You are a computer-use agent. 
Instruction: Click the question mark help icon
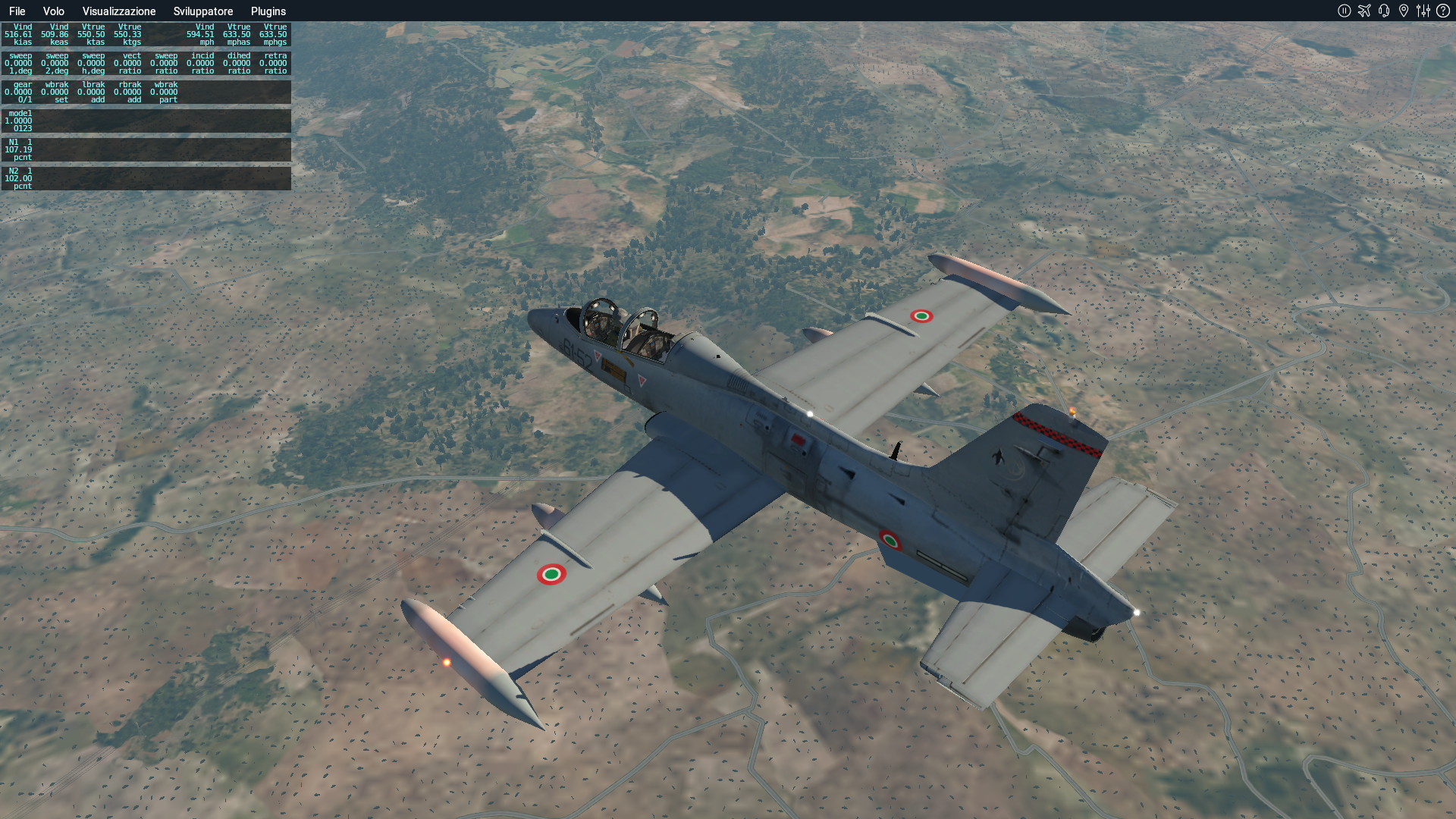[x=1443, y=11]
